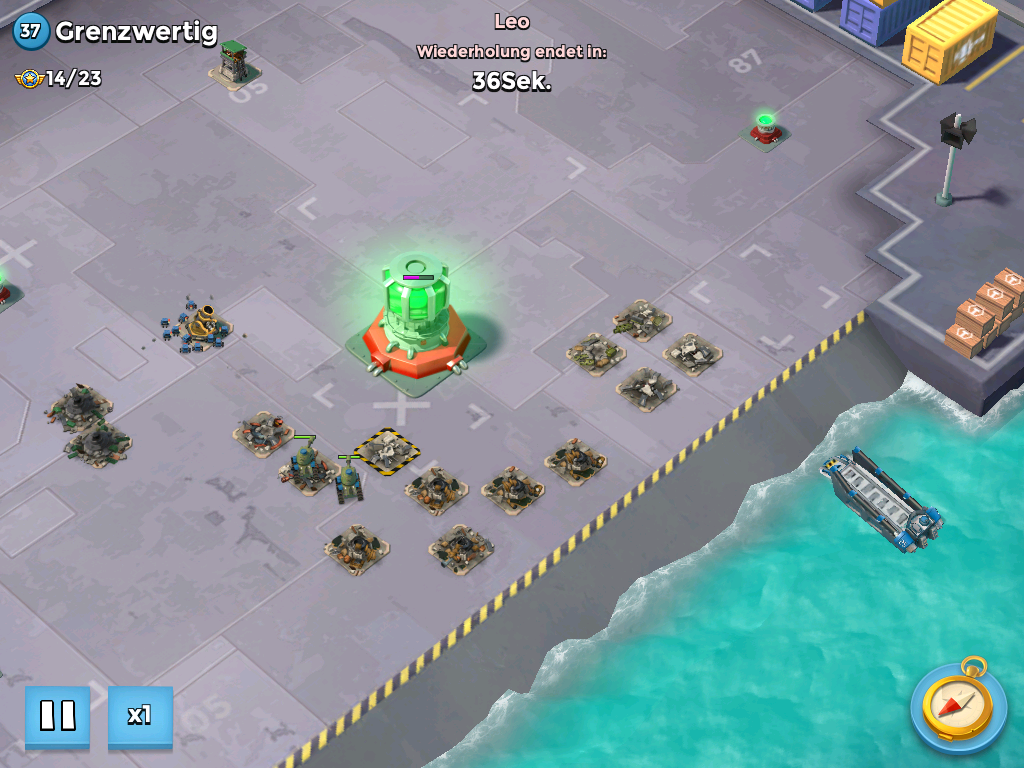
Task: Tap the compass button
Action: pyautogui.click(x=957, y=708)
